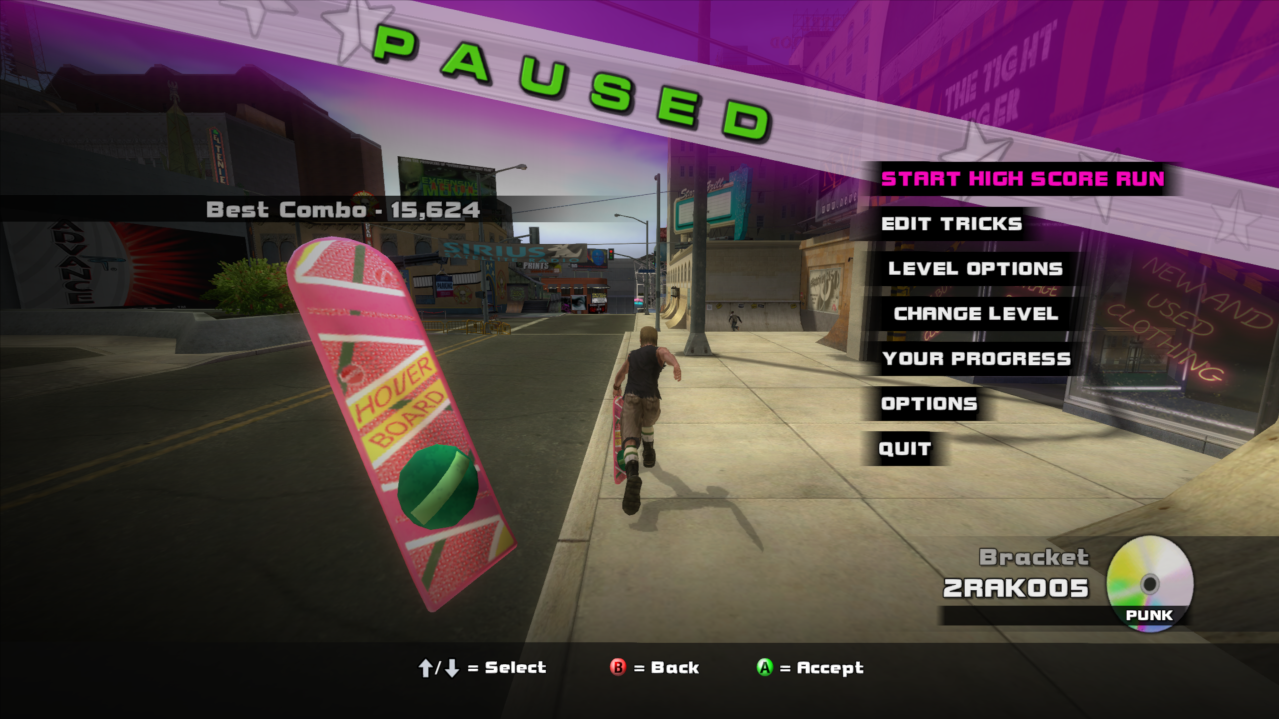Click the Punk music disc icon
Viewport: 1279px width, 719px height.
coord(1149,583)
